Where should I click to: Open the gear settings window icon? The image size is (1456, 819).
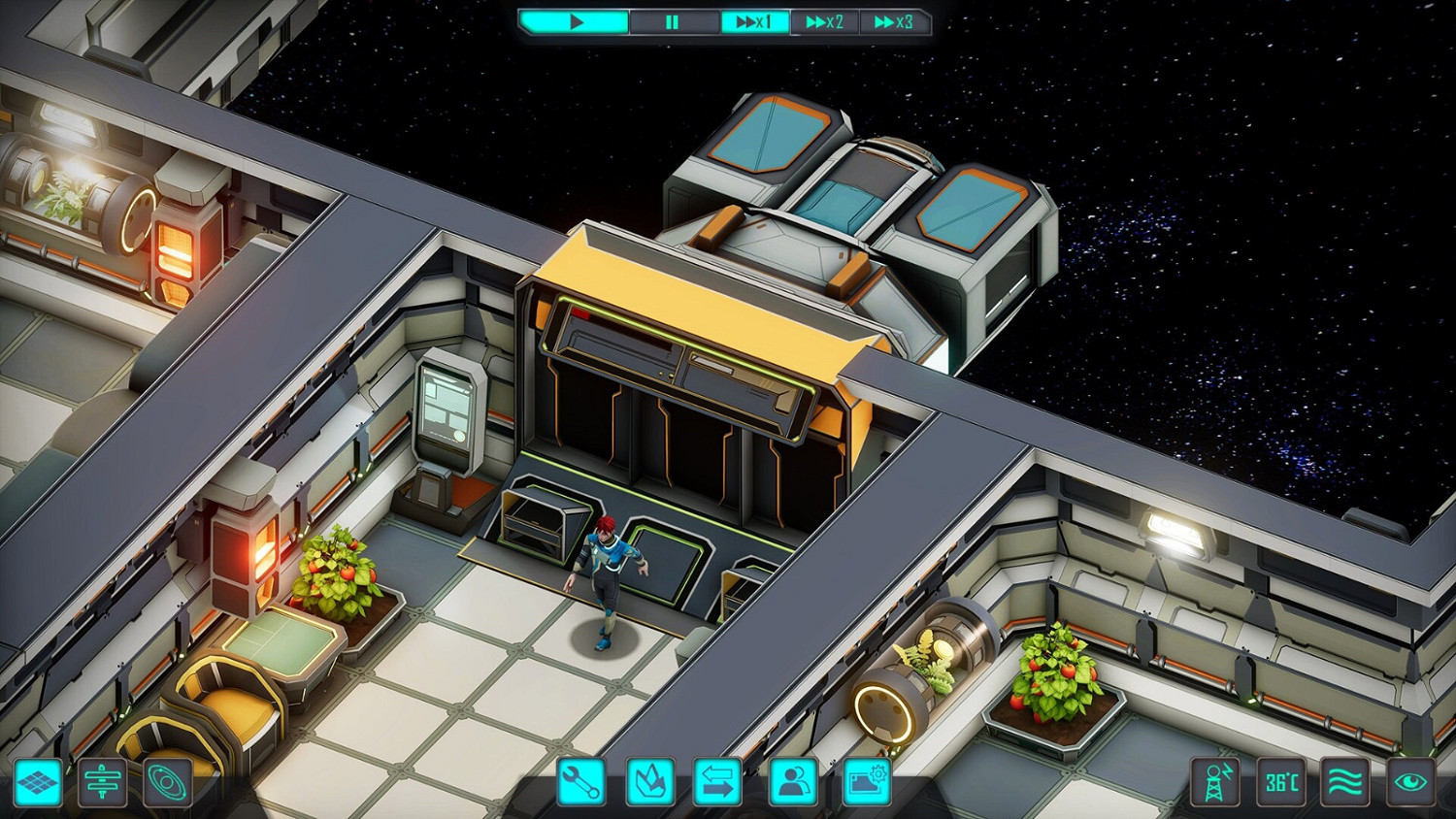[x=866, y=782]
